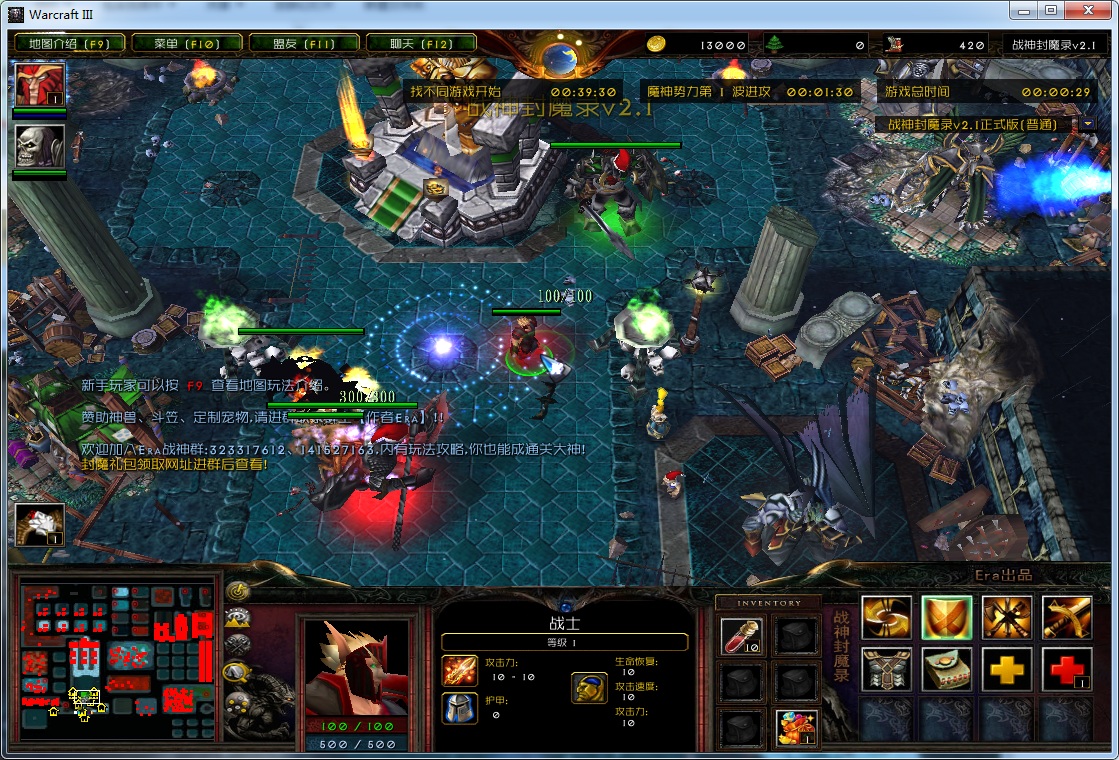Expand the scoreboard dropdown arrow
The height and width of the screenshot is (760, 1119).
(1087, 124)
